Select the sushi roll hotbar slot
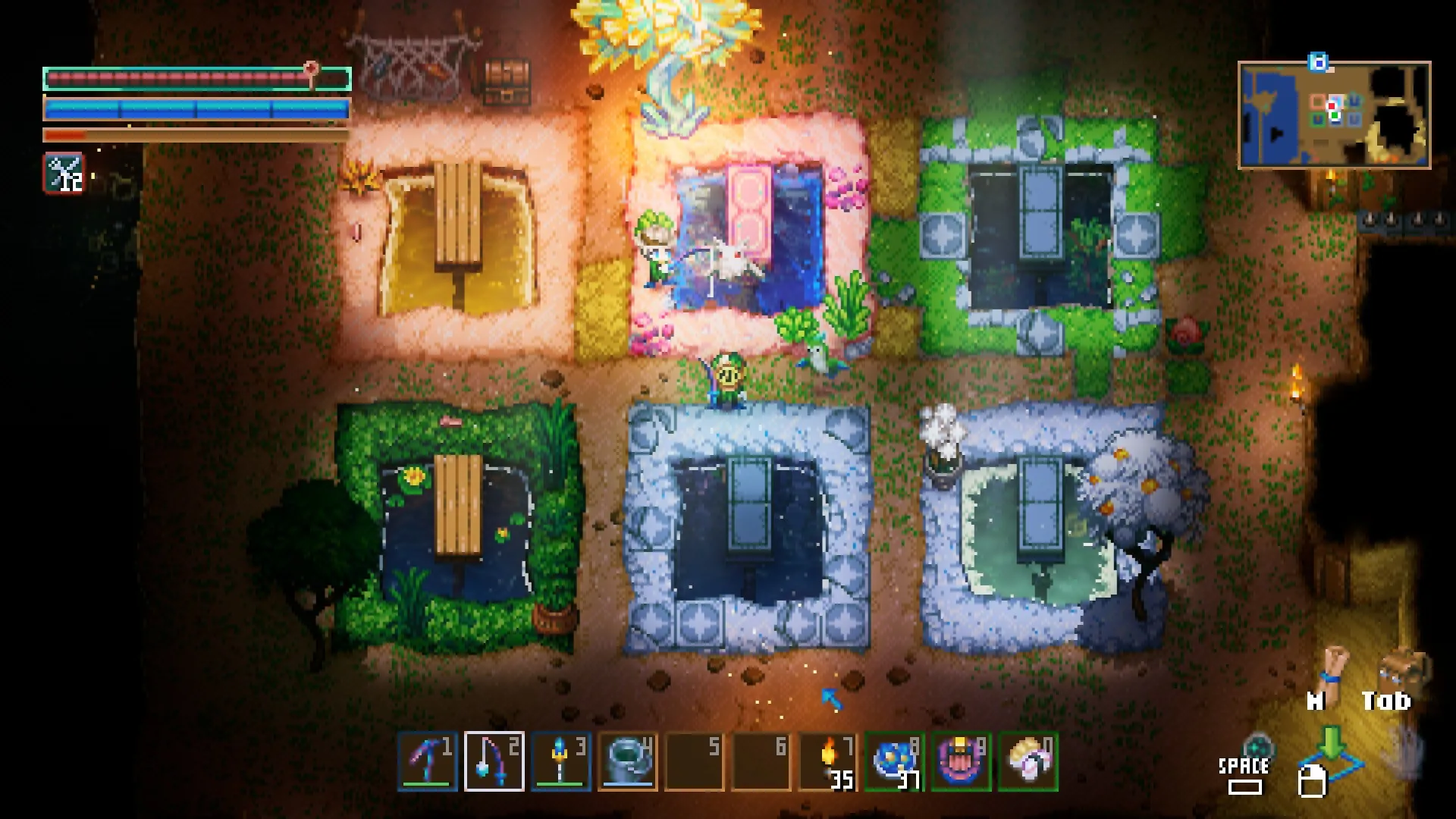This screenshot has width=1456, height=819. [x=1028, y=761]
